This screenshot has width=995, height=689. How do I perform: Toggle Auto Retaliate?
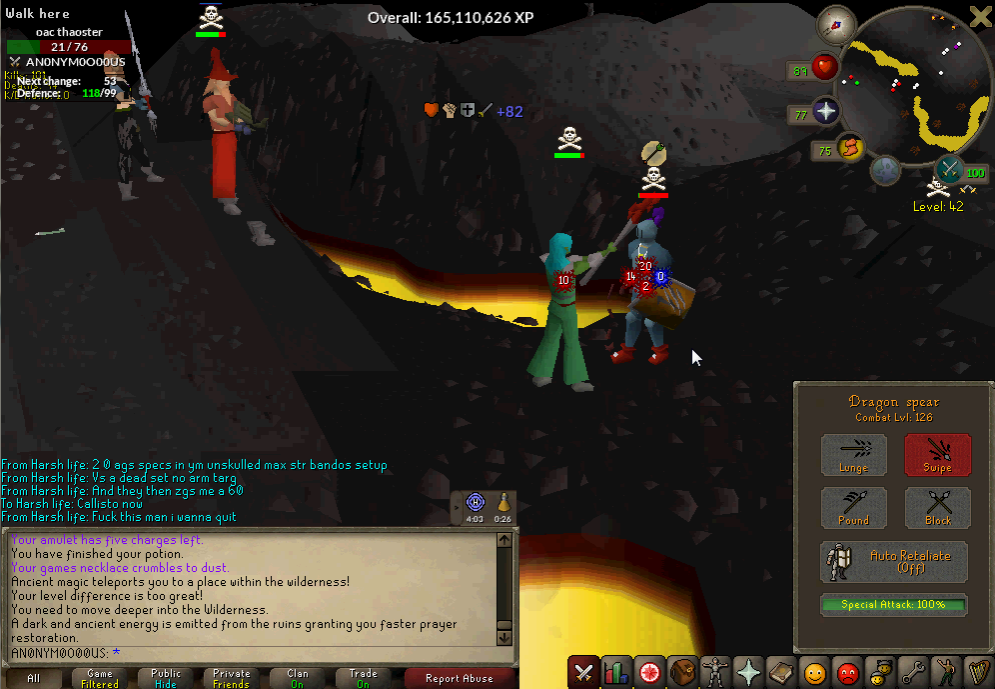coord(894,562)
